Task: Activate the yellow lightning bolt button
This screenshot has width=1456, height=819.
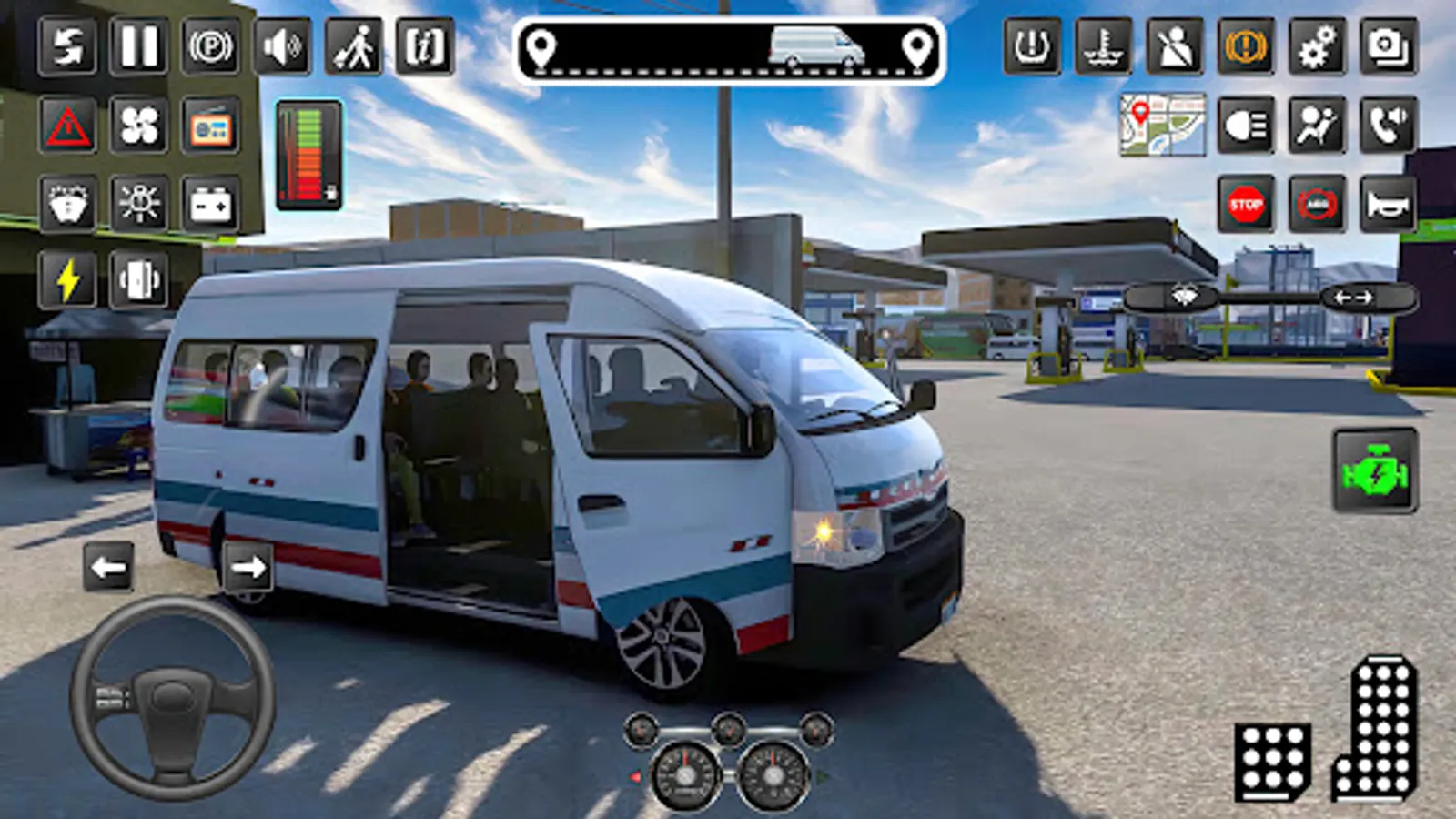Action: coord(67,280)
